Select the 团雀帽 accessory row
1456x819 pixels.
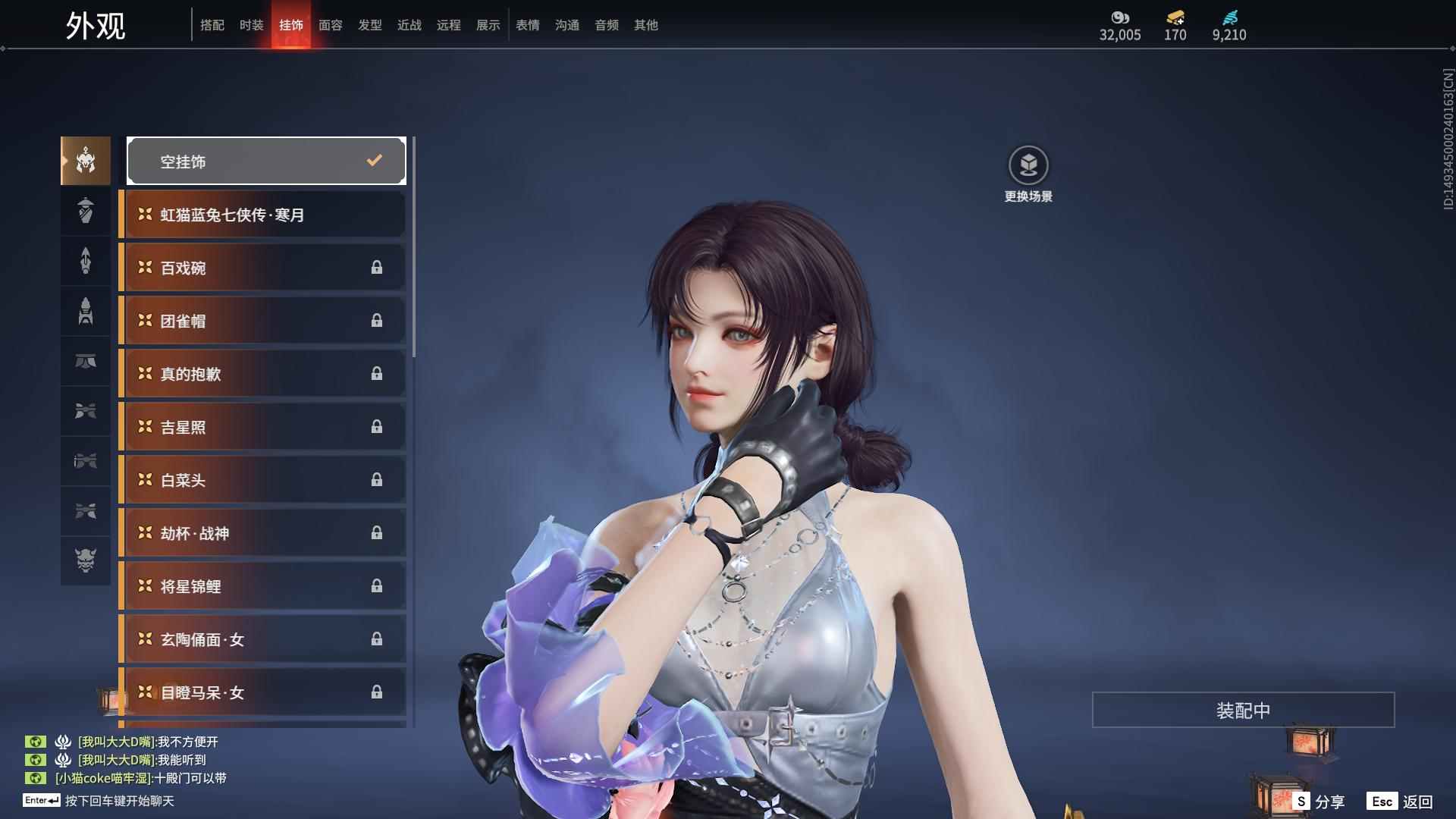[x=262, y=321]
